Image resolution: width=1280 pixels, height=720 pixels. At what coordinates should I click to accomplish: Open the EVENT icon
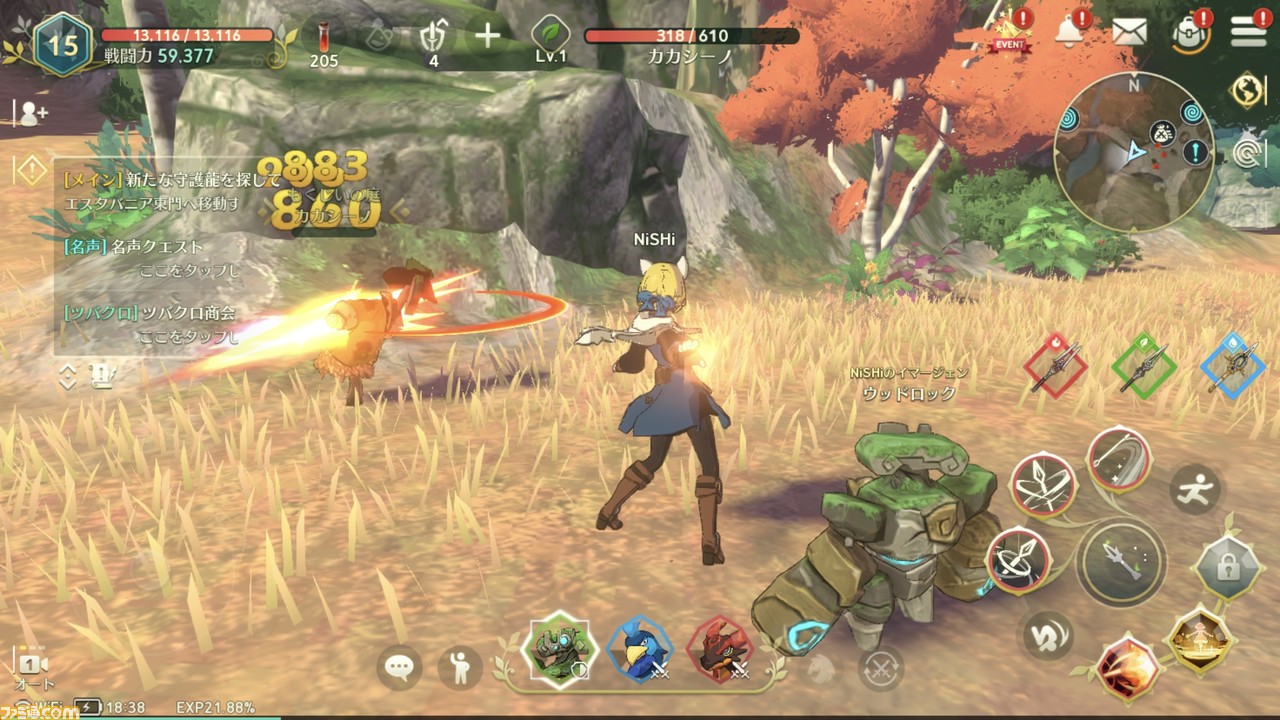coord(1010,33)
